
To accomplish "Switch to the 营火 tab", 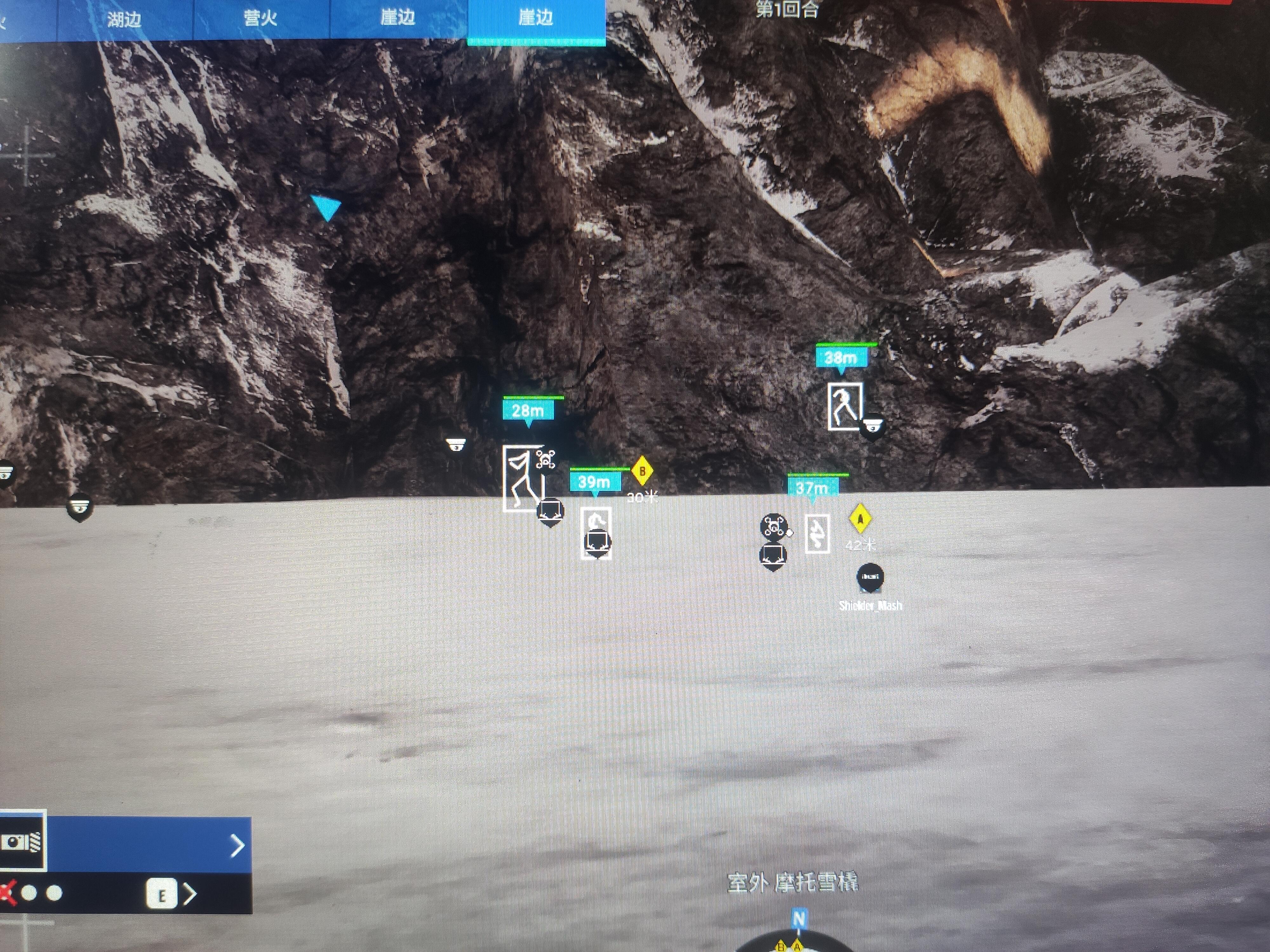I will coord(261,18).
